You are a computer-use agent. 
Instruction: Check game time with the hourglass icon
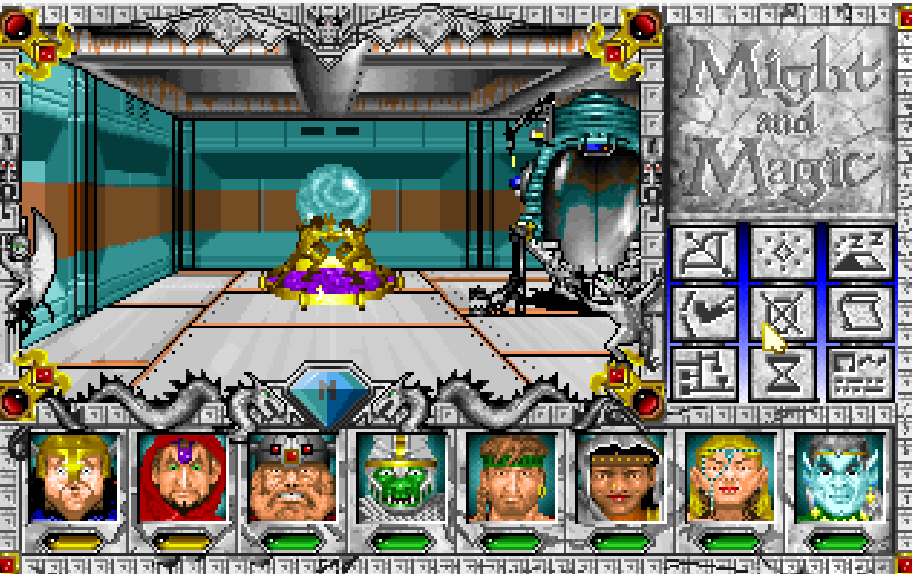click(x=781, y=372)
